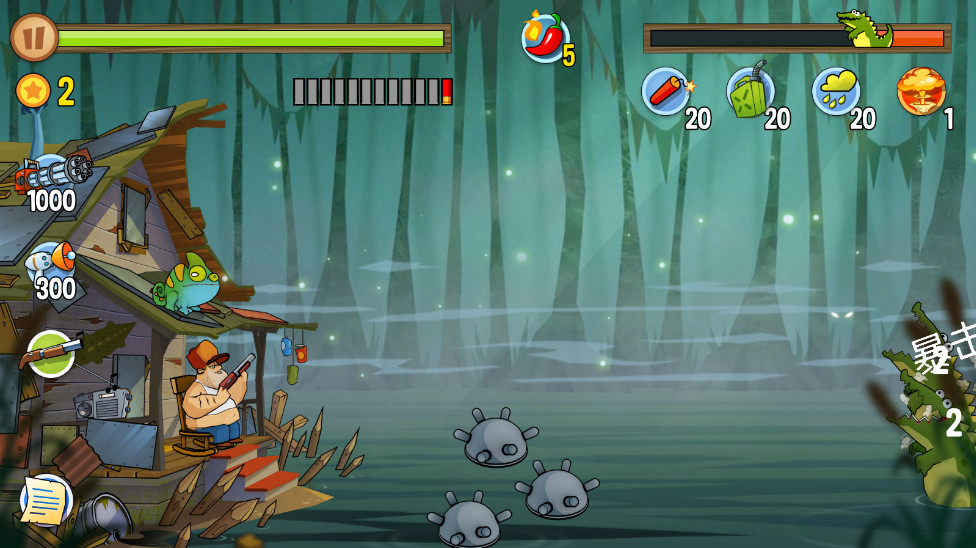Launch the nuclear explosion power
Image resolution: width=976 pixels, height=548 pixels.
pyautogui.click(x=920, y=91)
